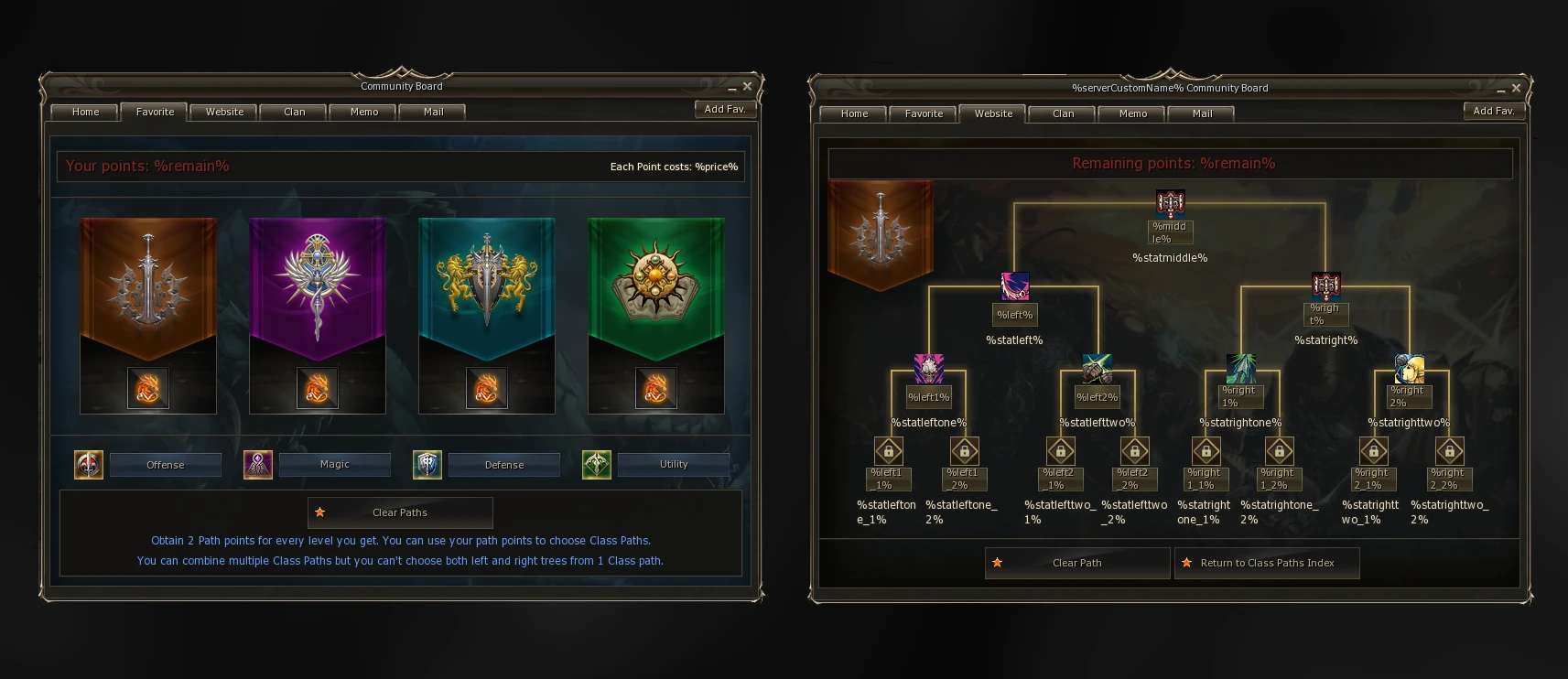Select the %middle% top skill node
1568x679 pixels.
(x=1170, y=202)
